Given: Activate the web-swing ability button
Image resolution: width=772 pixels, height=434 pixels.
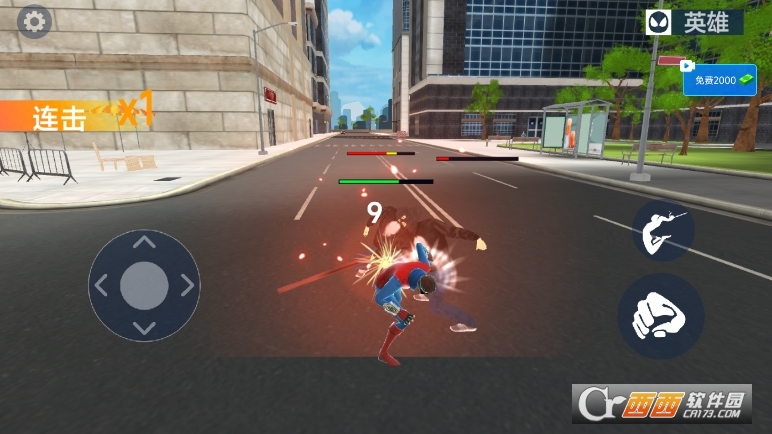Looking at the screenshot, I should (662, 232).
